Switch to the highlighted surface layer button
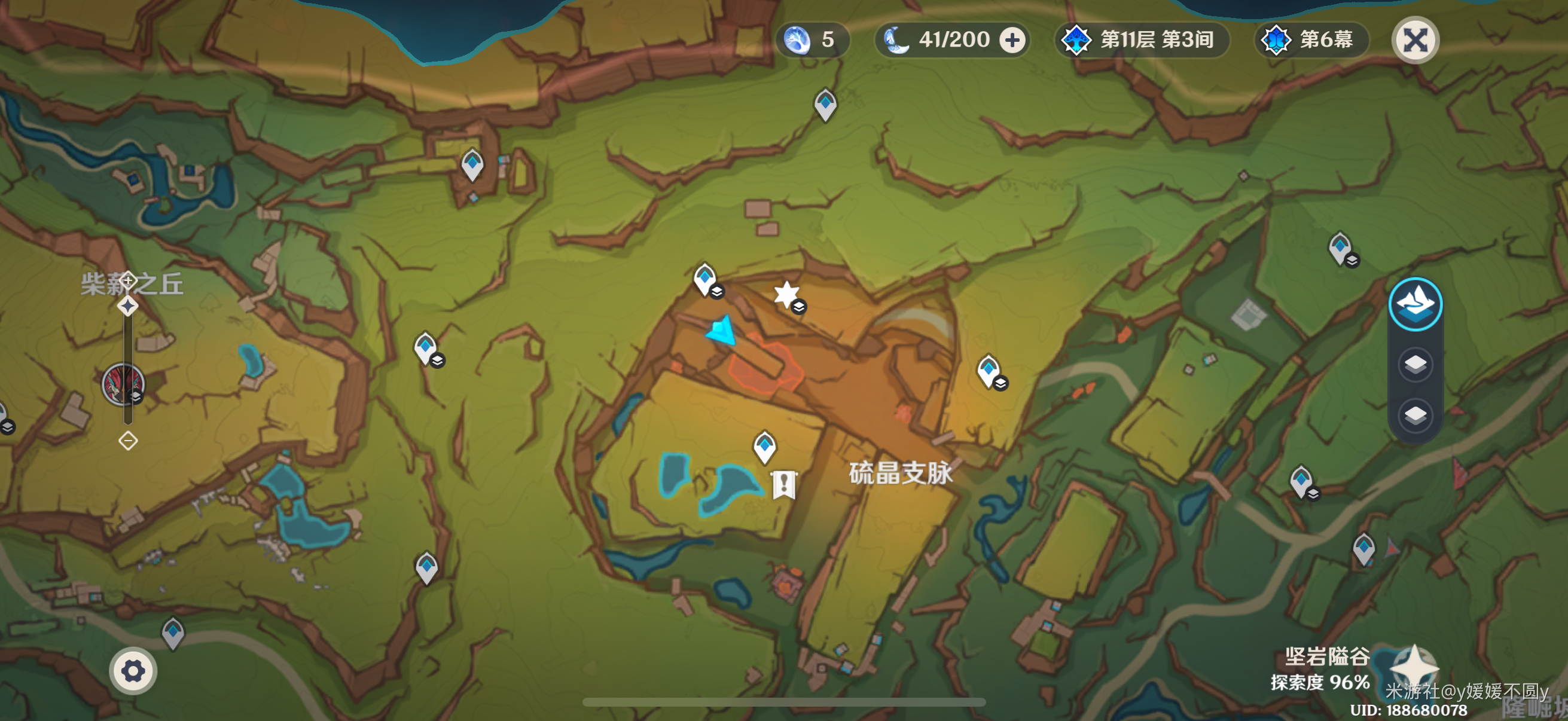The width and height of the screenshot is (1568, 721). 1415,304
